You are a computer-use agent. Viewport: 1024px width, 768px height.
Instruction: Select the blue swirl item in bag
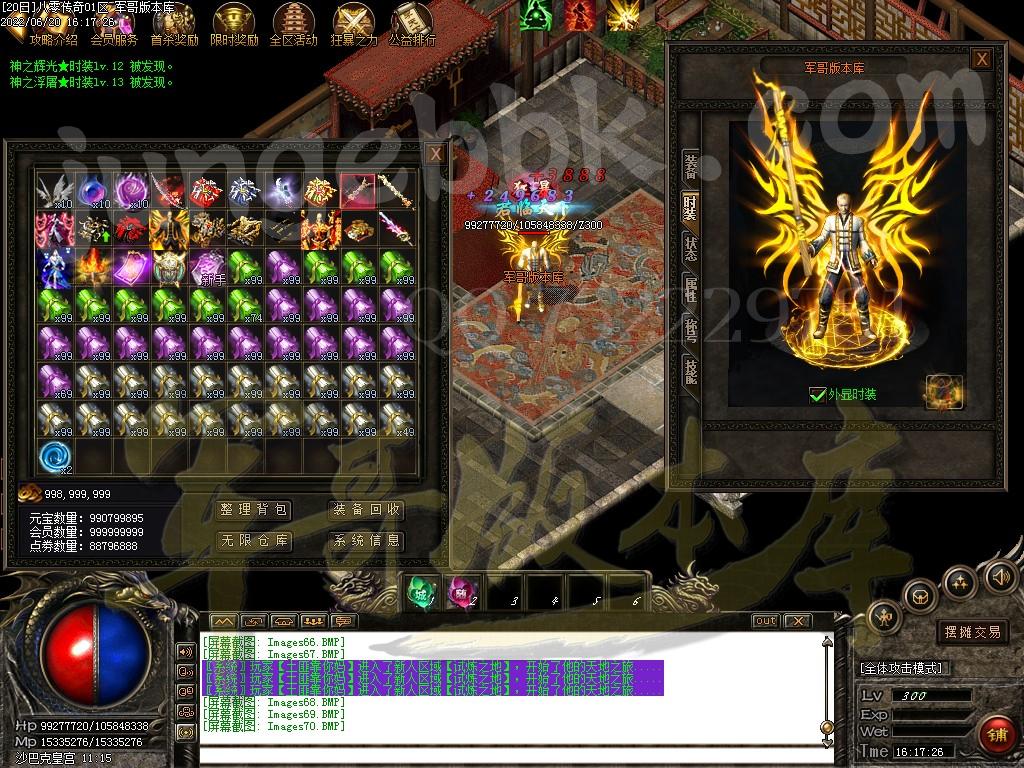click(55, 457)
